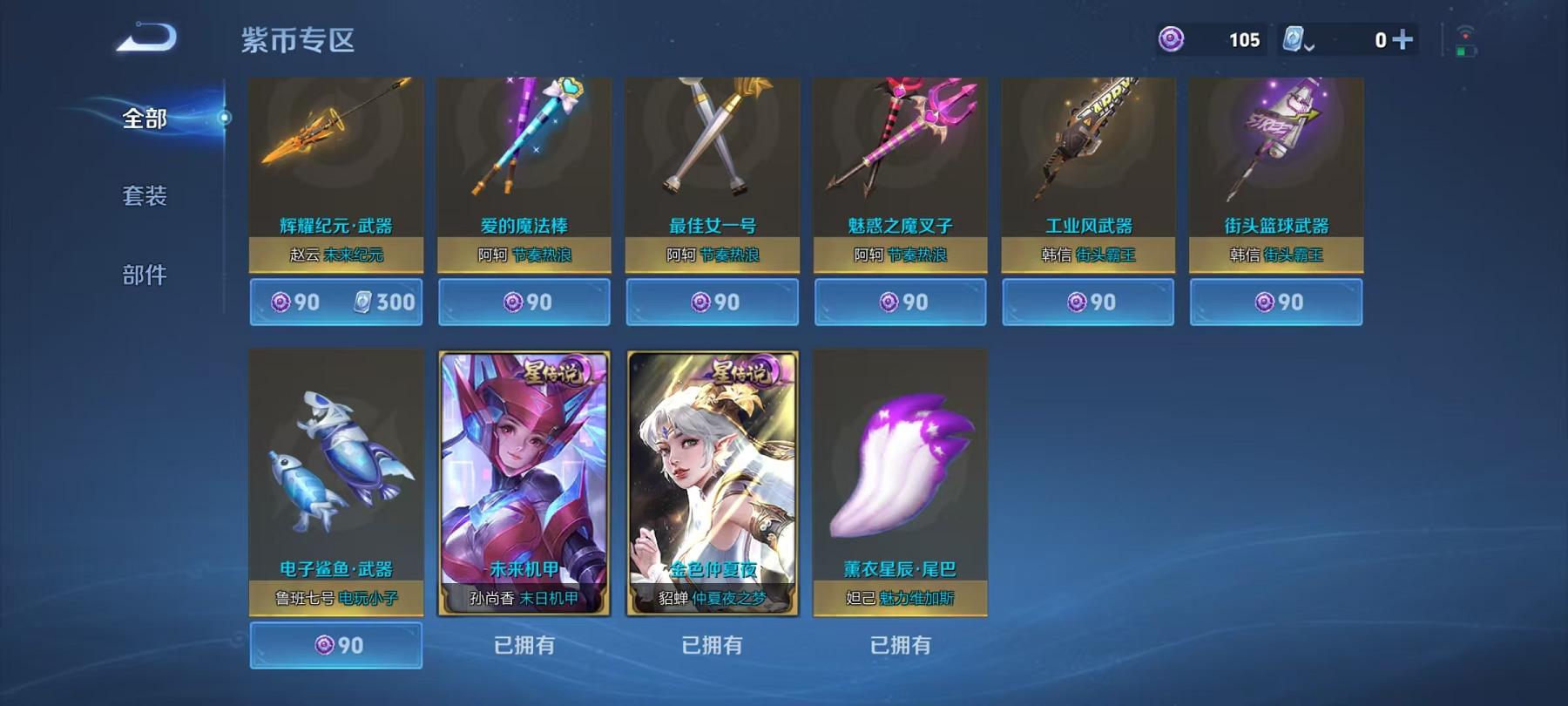Open the 街头霸王 label under 工业风武器
Viewport: 1568px width, 706px height.
point(1108,254)
